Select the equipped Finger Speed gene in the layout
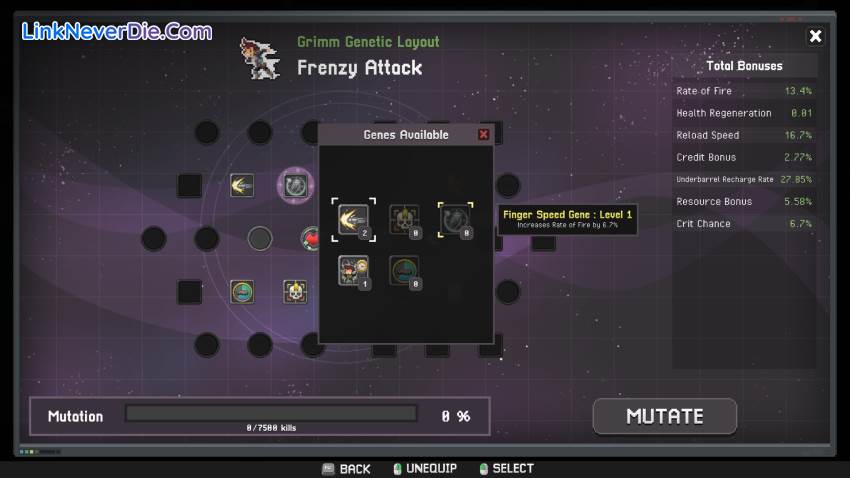 (x=241, y=185)
